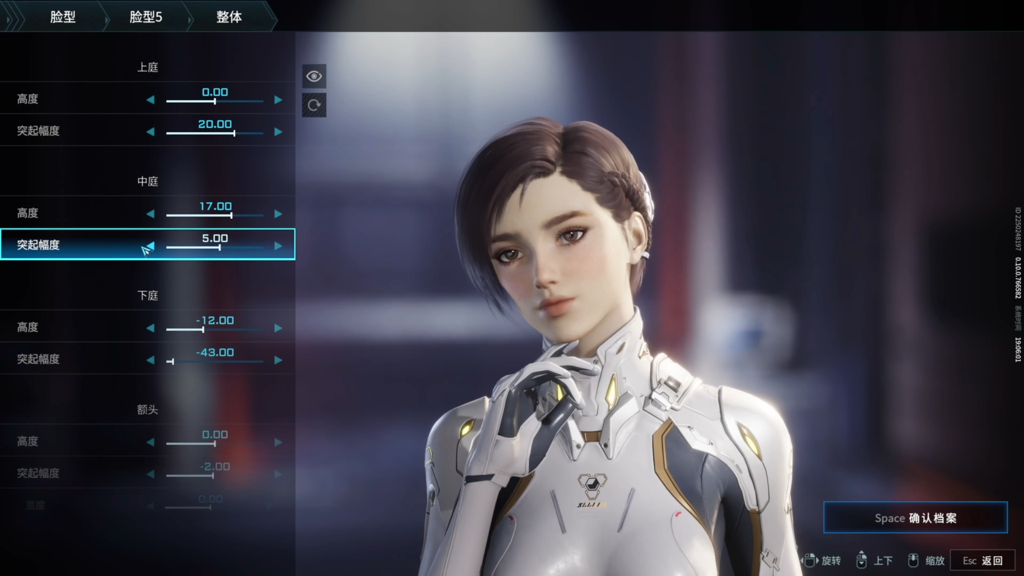Increase 下庭 高度 with right arrow

click(x=278, y=328)
